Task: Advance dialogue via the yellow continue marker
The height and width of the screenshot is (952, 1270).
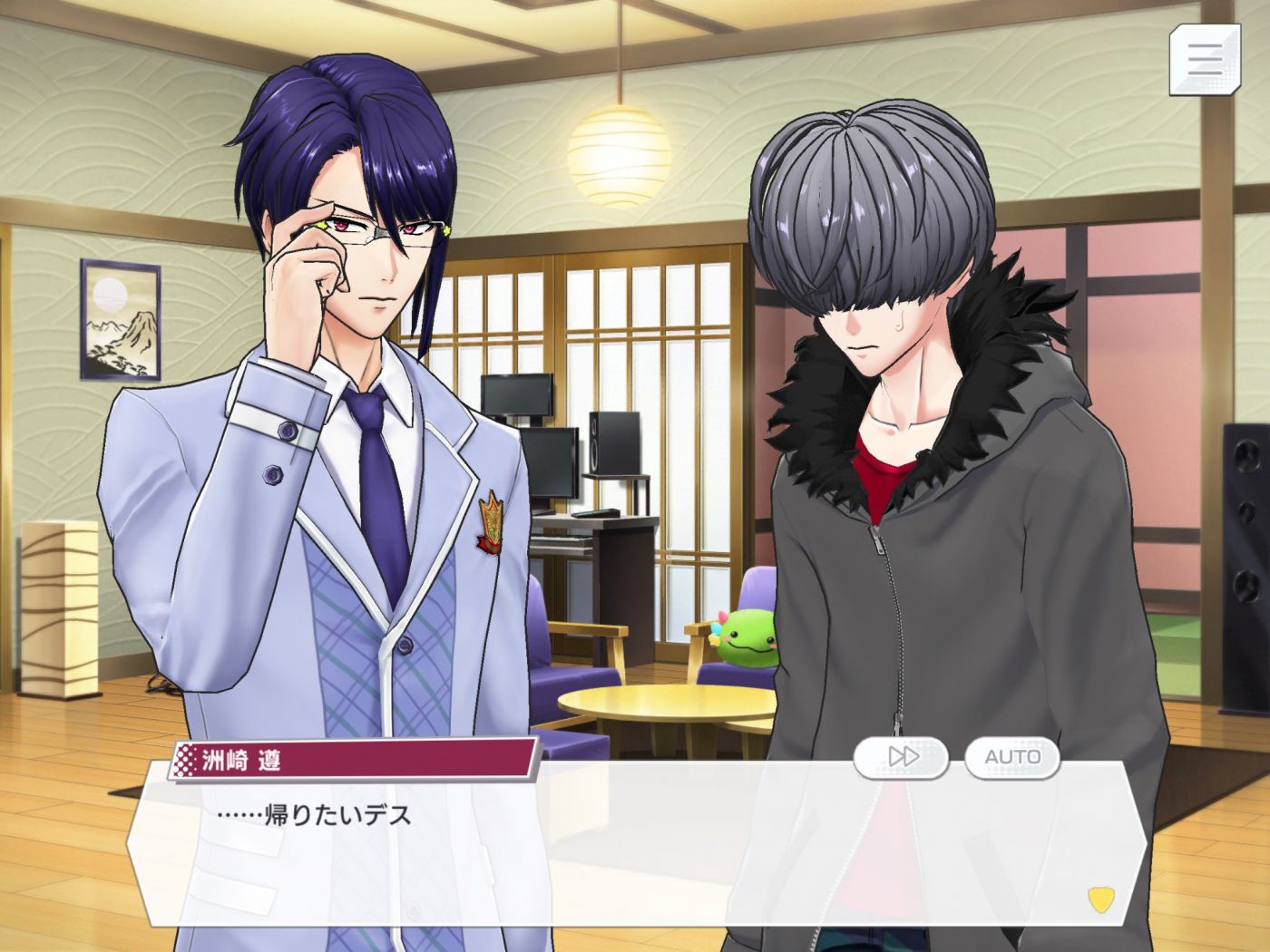Action: [x=1099, y=899]
